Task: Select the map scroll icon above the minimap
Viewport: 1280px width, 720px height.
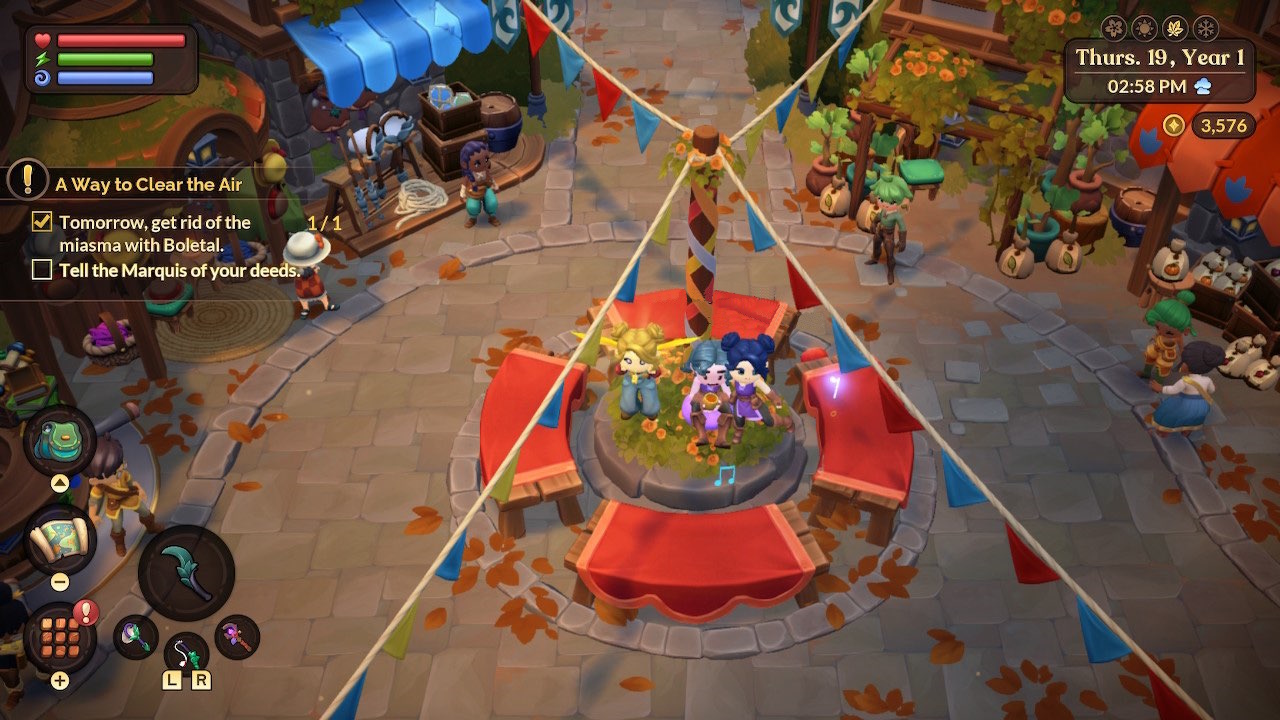Action: coord(58,533)
